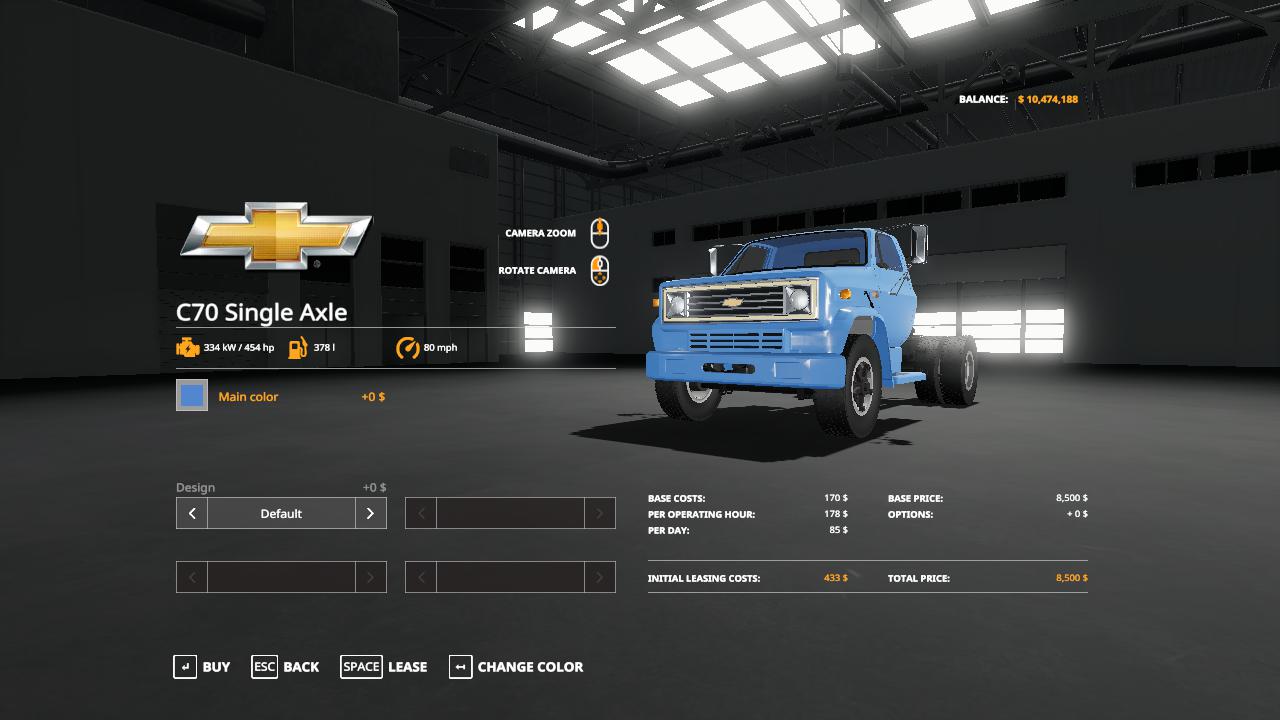Go back from the shop screen
The width and height of the screenshot is (1280, 720).
tap(286, 667)
